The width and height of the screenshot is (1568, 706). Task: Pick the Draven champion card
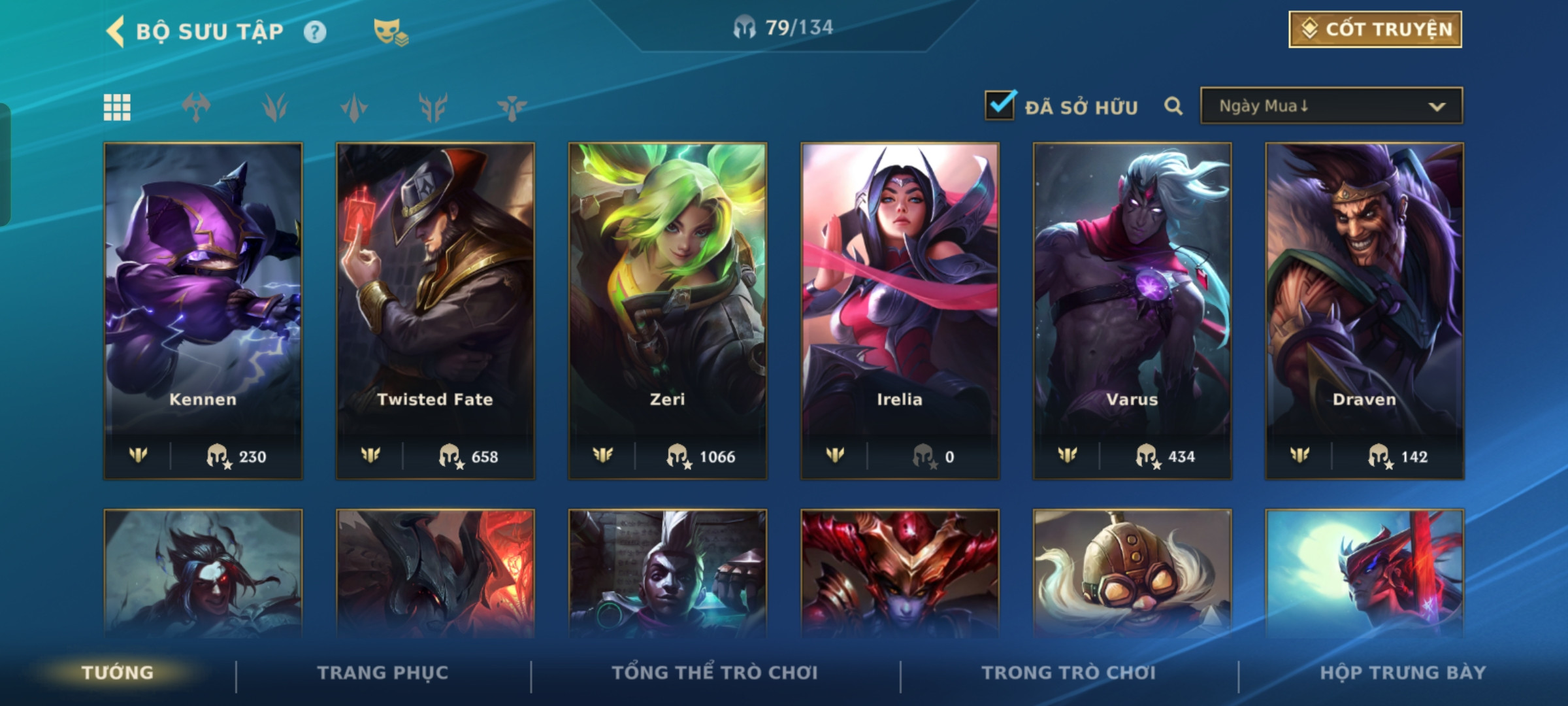pos(1364,311)
